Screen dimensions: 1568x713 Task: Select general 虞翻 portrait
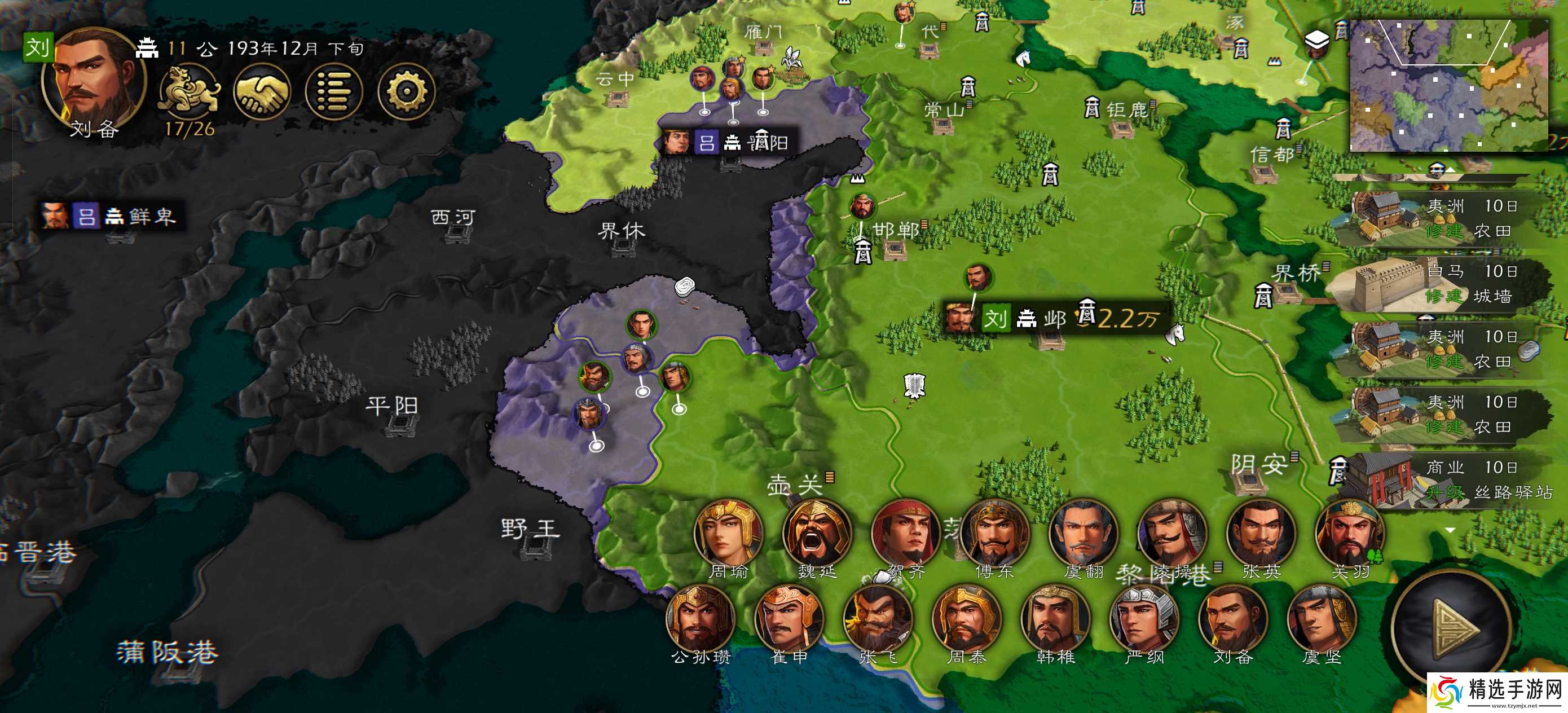tap(1083, 534)
